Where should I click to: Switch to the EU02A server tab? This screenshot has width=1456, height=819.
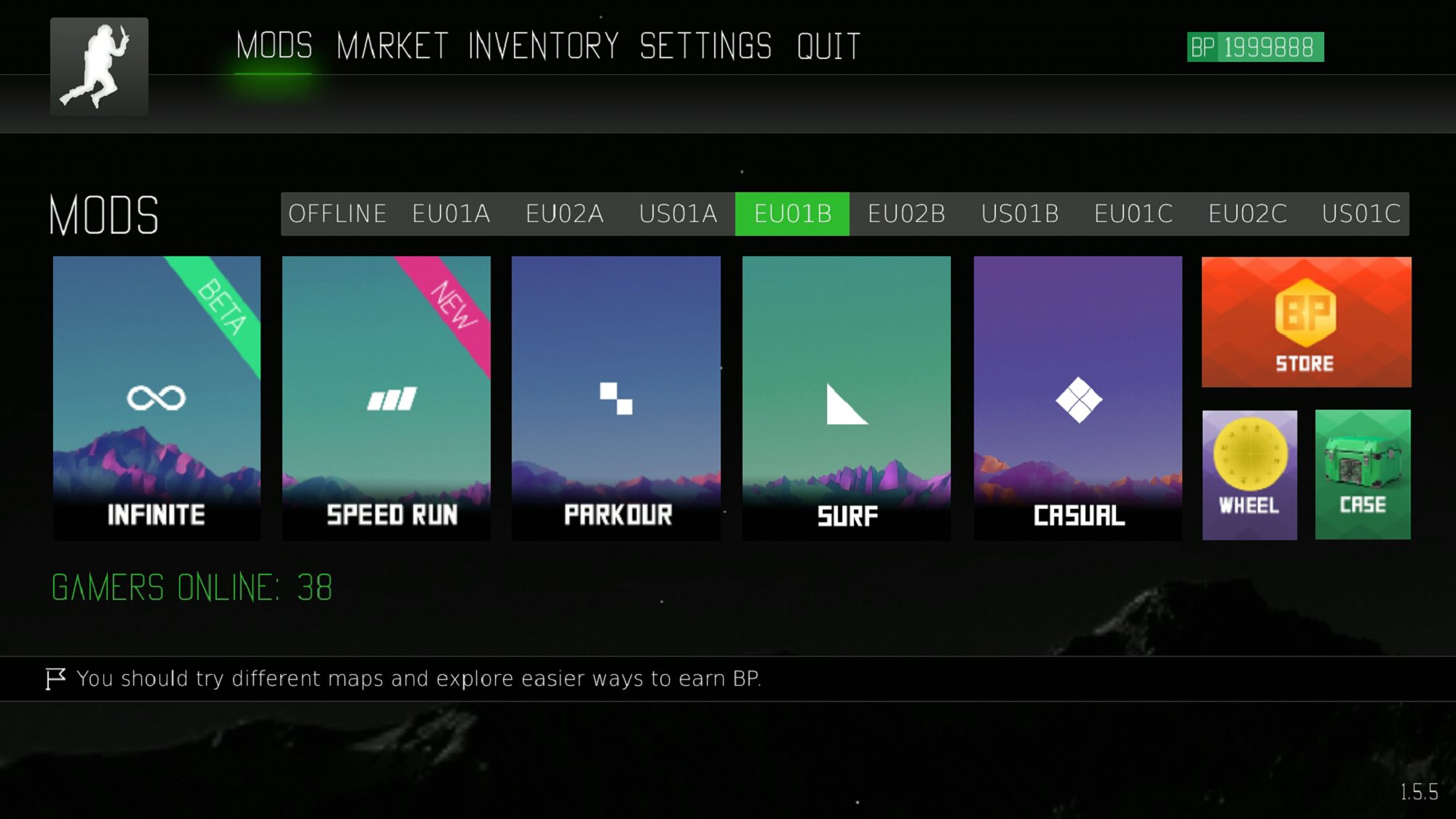point(565,214)
